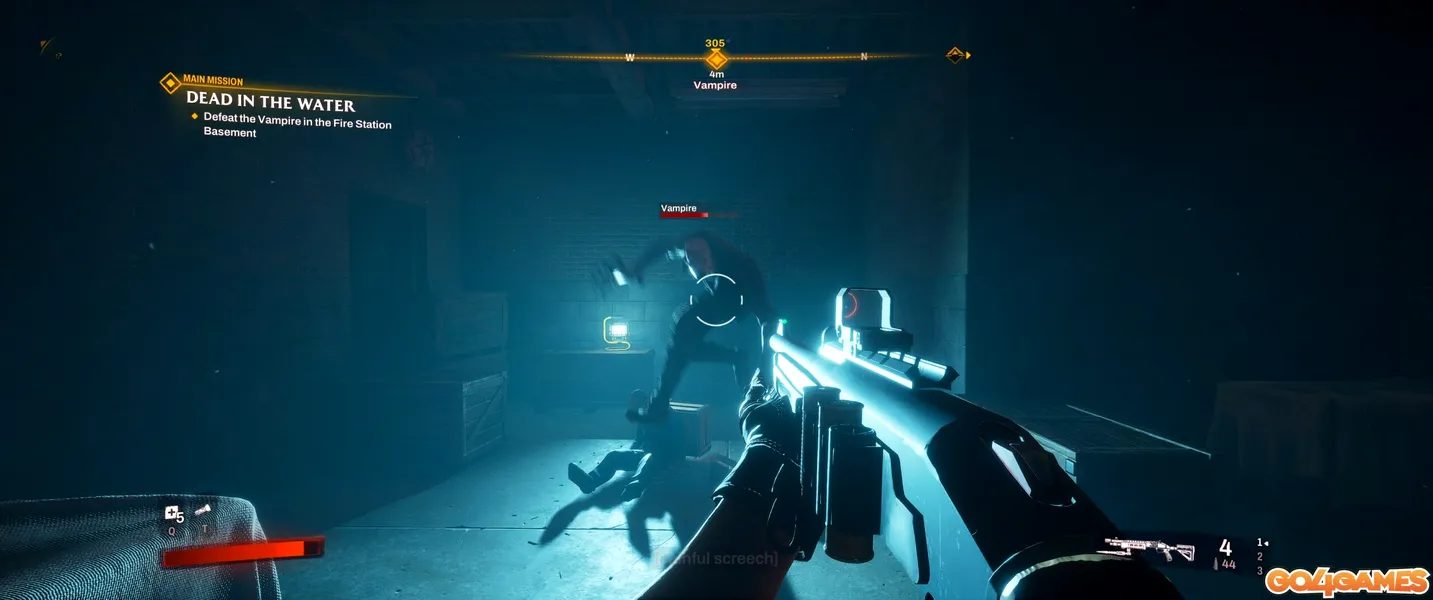This screenshot has height=600, width=1433.
Task: Switch to weapon slot 3
Action: (1259, 571)
